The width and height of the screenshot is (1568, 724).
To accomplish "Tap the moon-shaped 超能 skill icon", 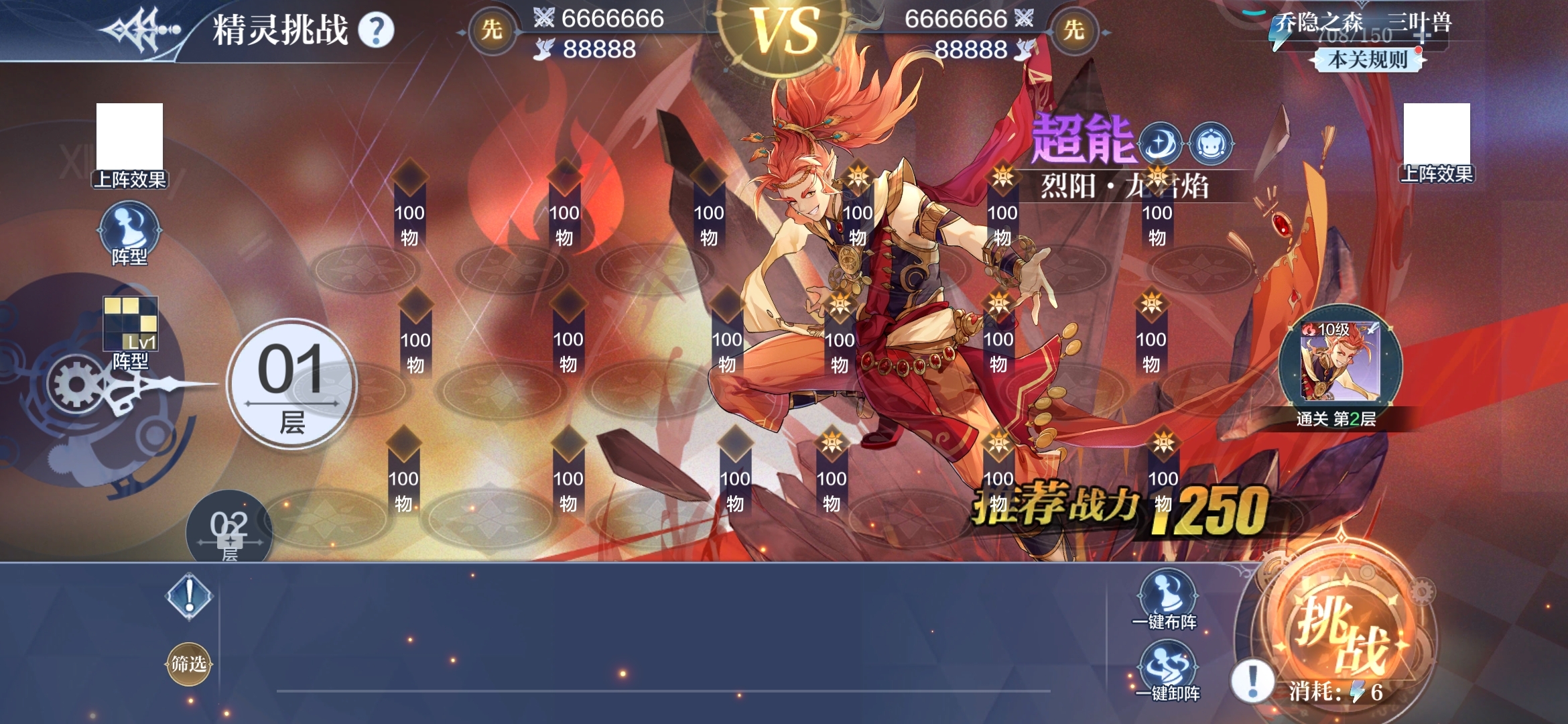I will point(1159,144).
